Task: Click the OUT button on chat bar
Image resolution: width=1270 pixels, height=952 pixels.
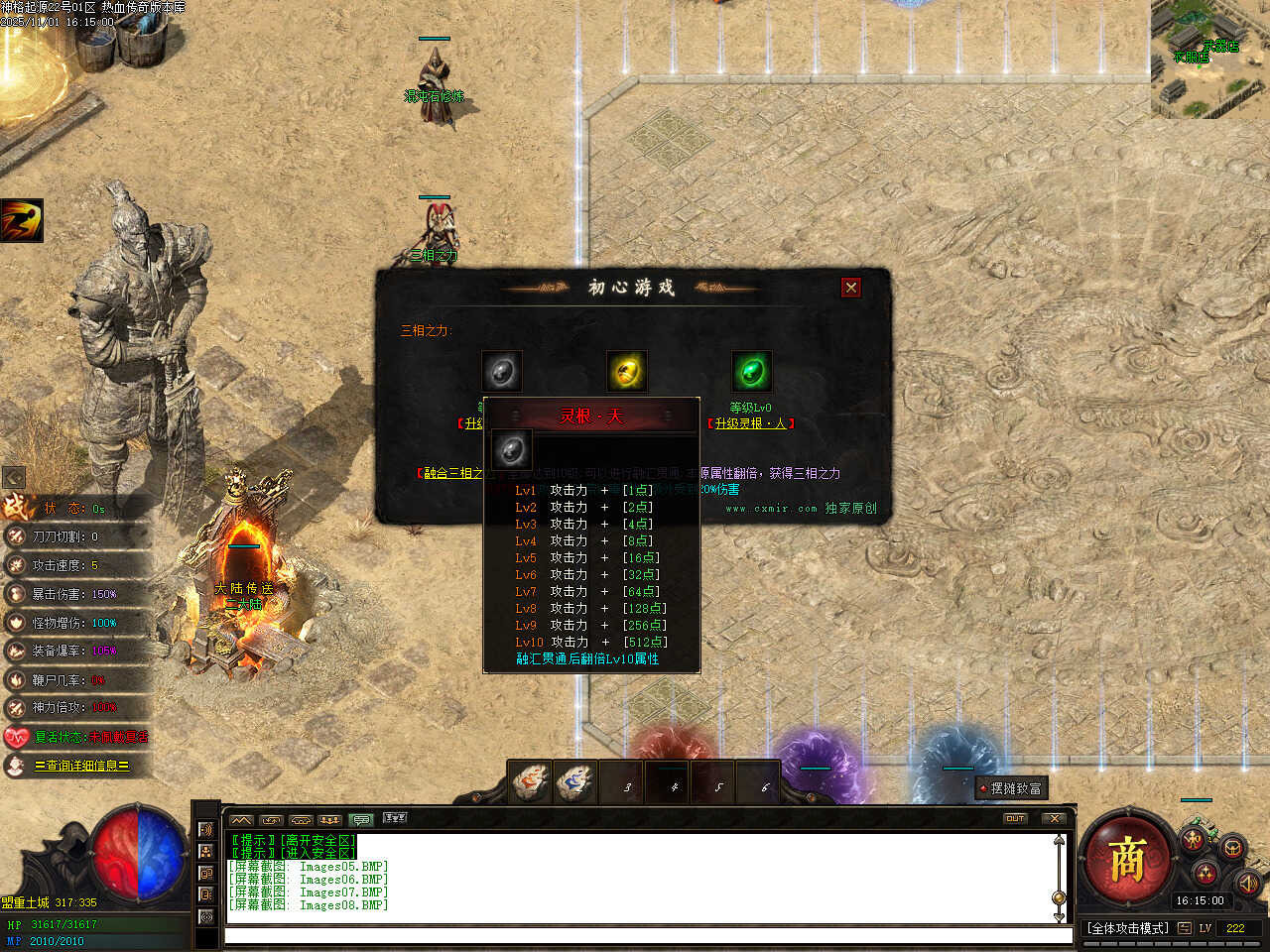Action: [x=1015, y=819]
